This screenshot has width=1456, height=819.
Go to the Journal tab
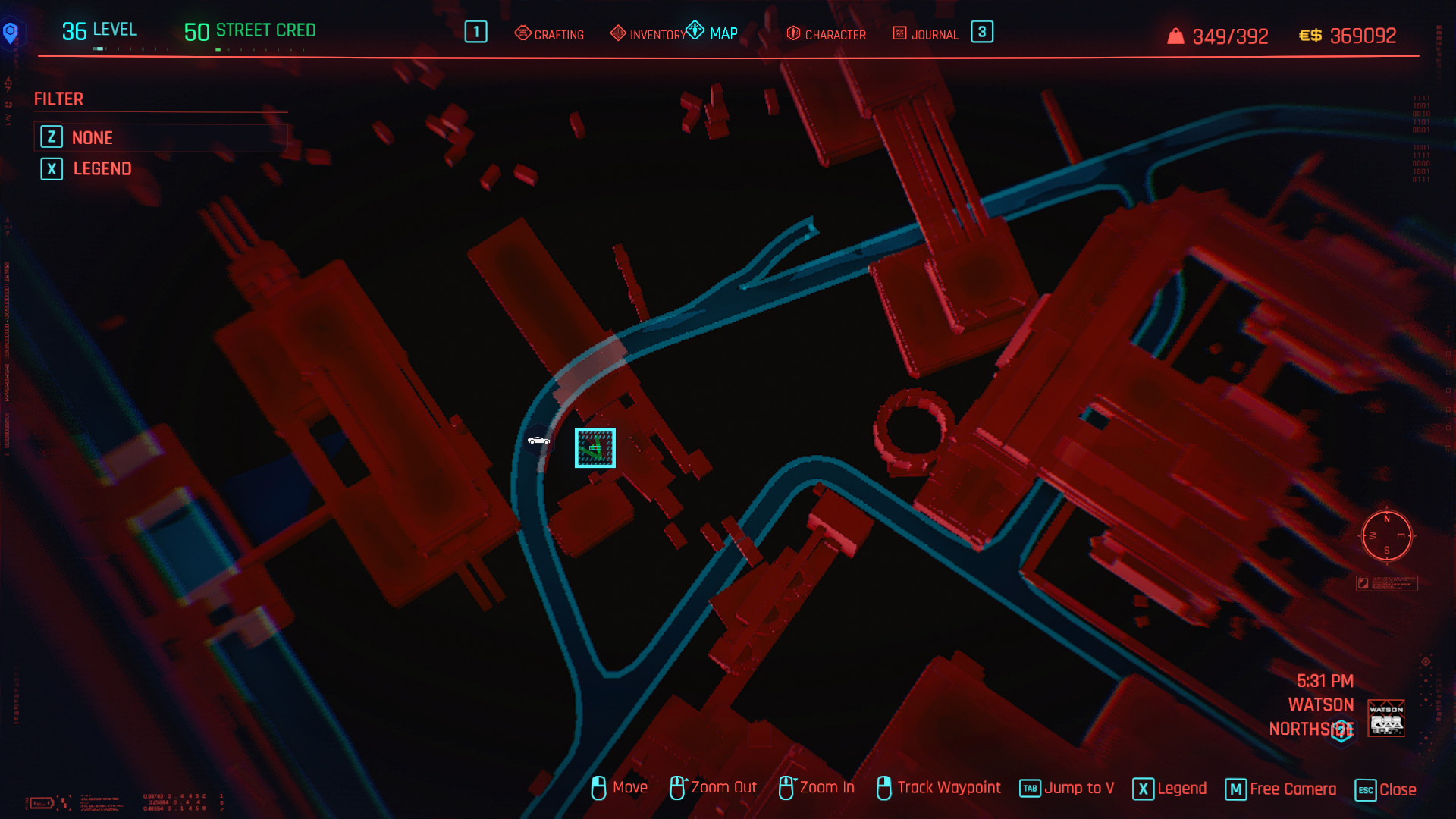[x=926, y=34]
